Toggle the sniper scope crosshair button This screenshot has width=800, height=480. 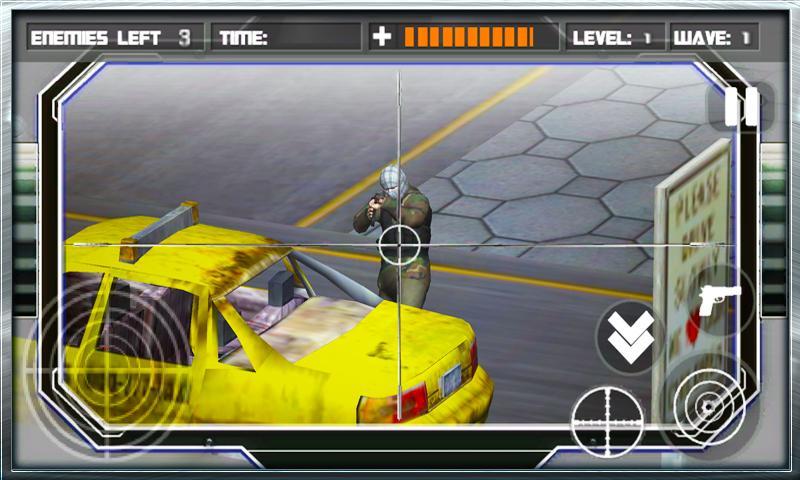607,421
